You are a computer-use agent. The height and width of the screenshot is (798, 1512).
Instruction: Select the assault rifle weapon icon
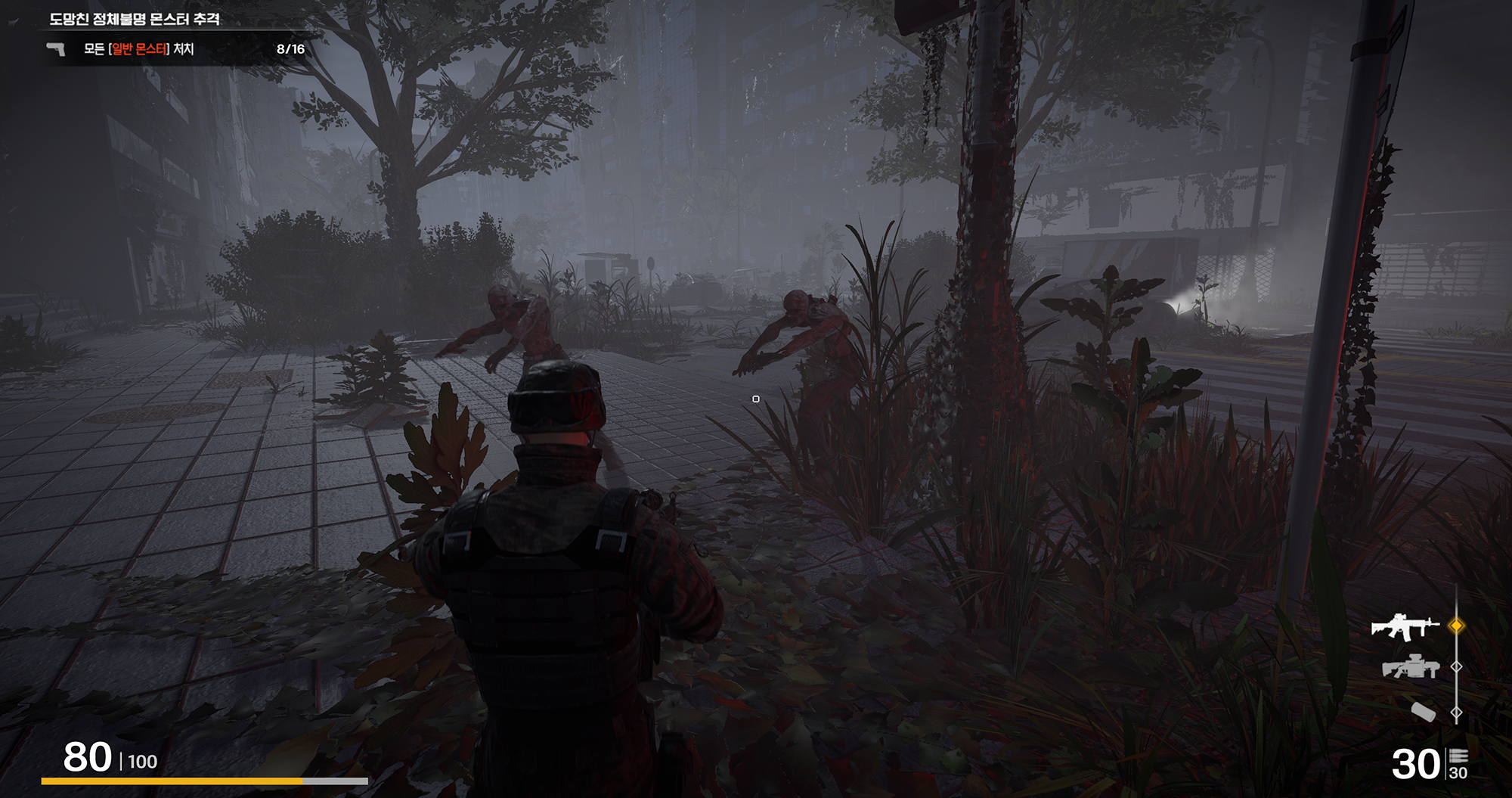click(x=1405, y=626)
